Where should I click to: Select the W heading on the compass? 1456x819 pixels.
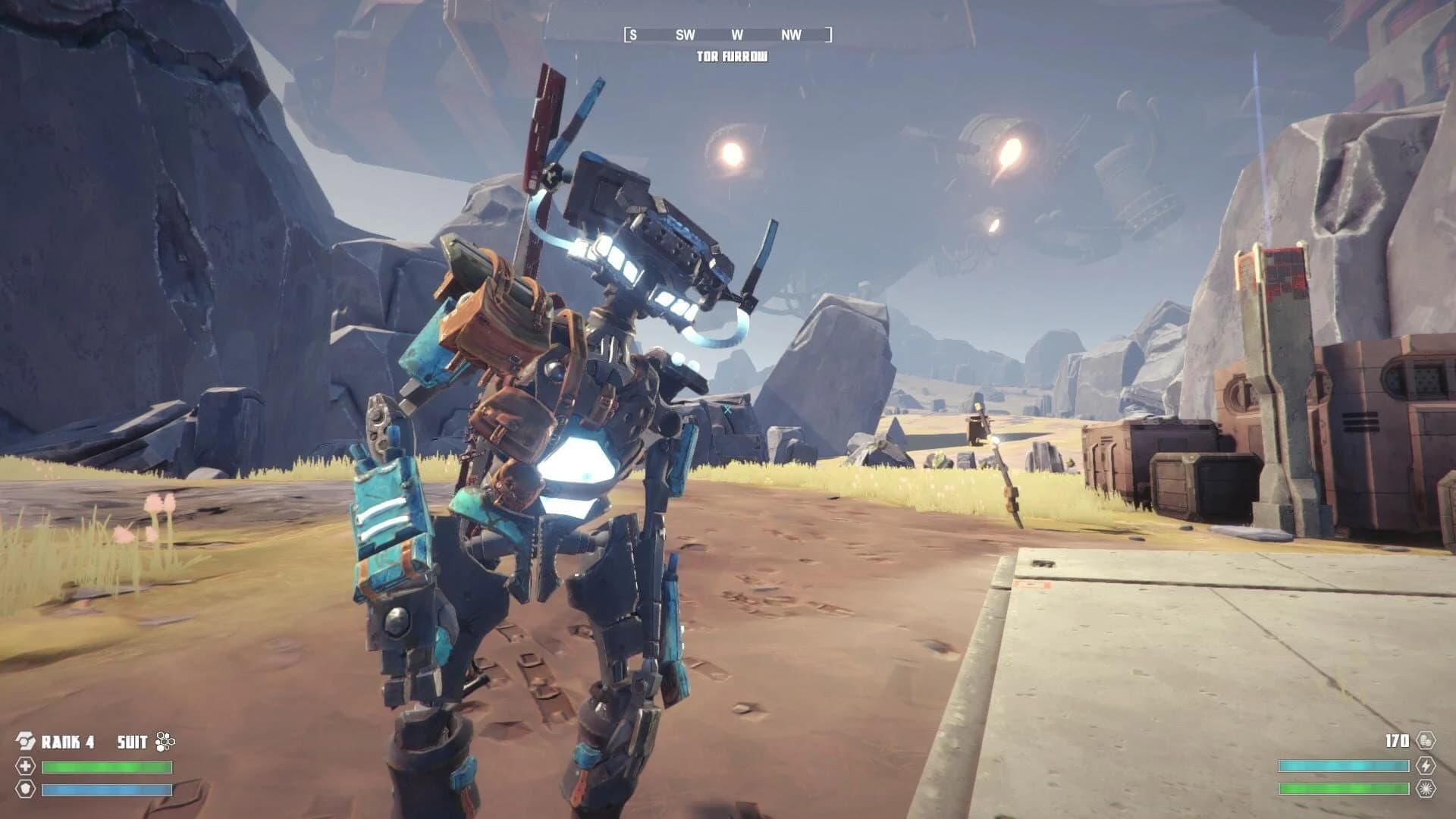pyautogui.click(x=737, y=34)
